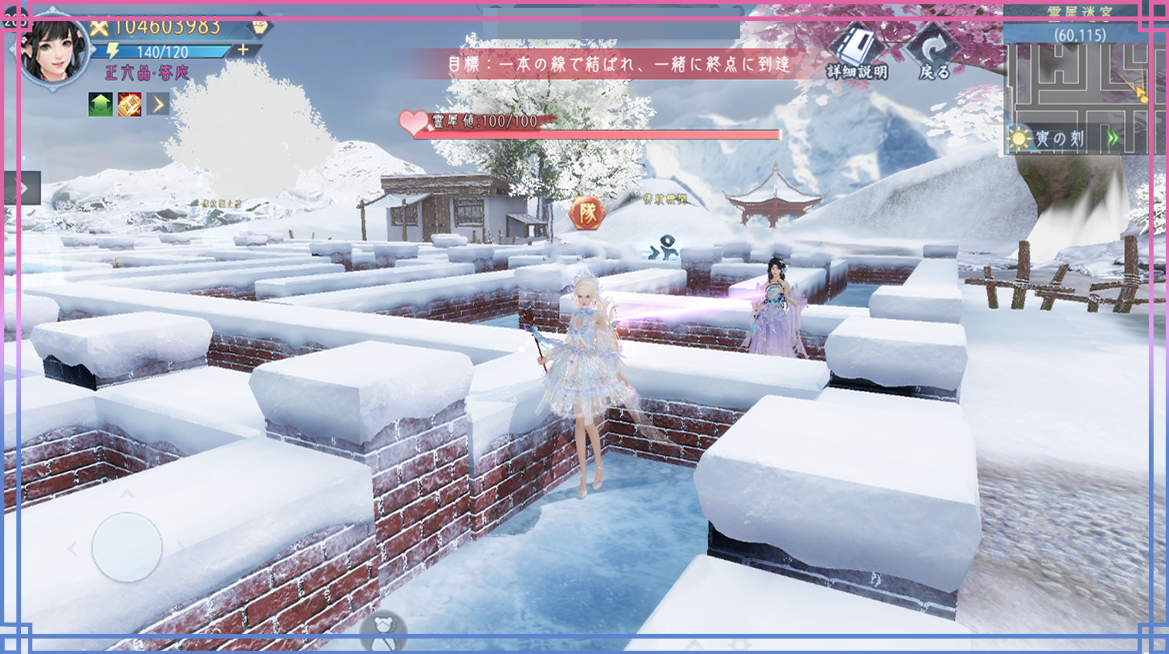This screenshot has width=1169, height=654.
Task: Add stamina with the plus button
Action: pos(243,50)
